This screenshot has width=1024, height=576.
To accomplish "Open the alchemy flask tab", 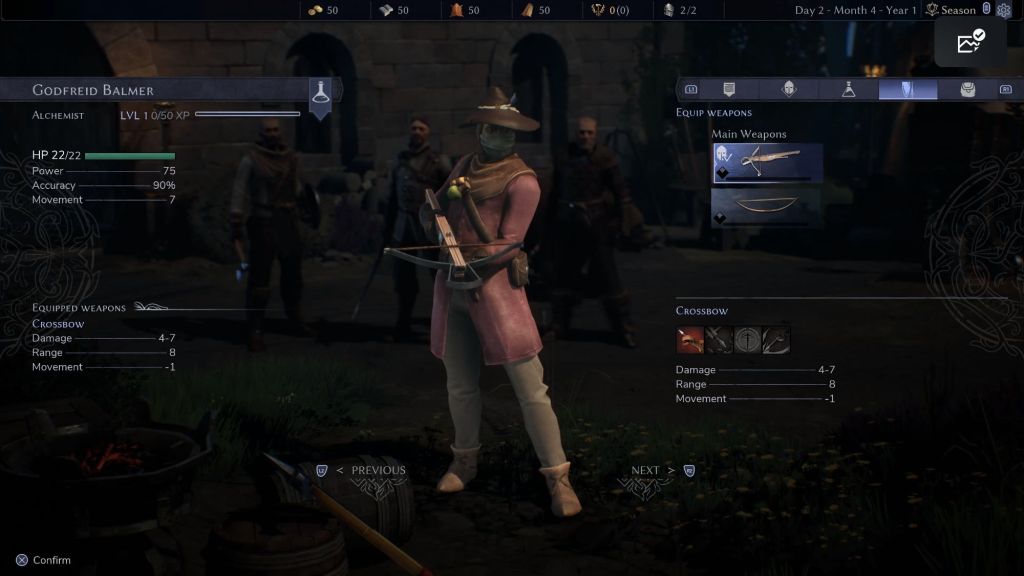I will (848, 90).
